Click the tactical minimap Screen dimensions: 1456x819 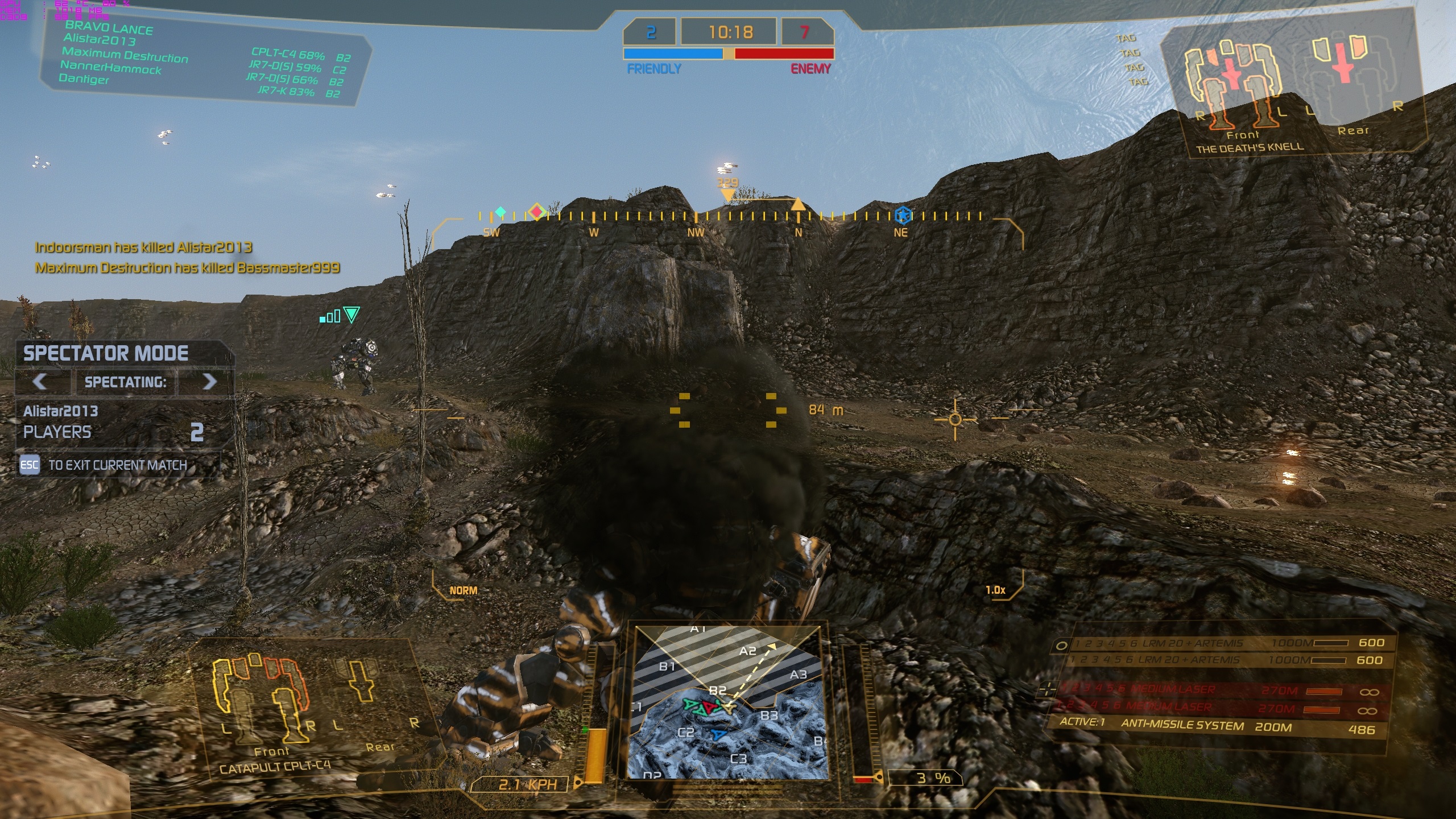[x=727, y=703]
